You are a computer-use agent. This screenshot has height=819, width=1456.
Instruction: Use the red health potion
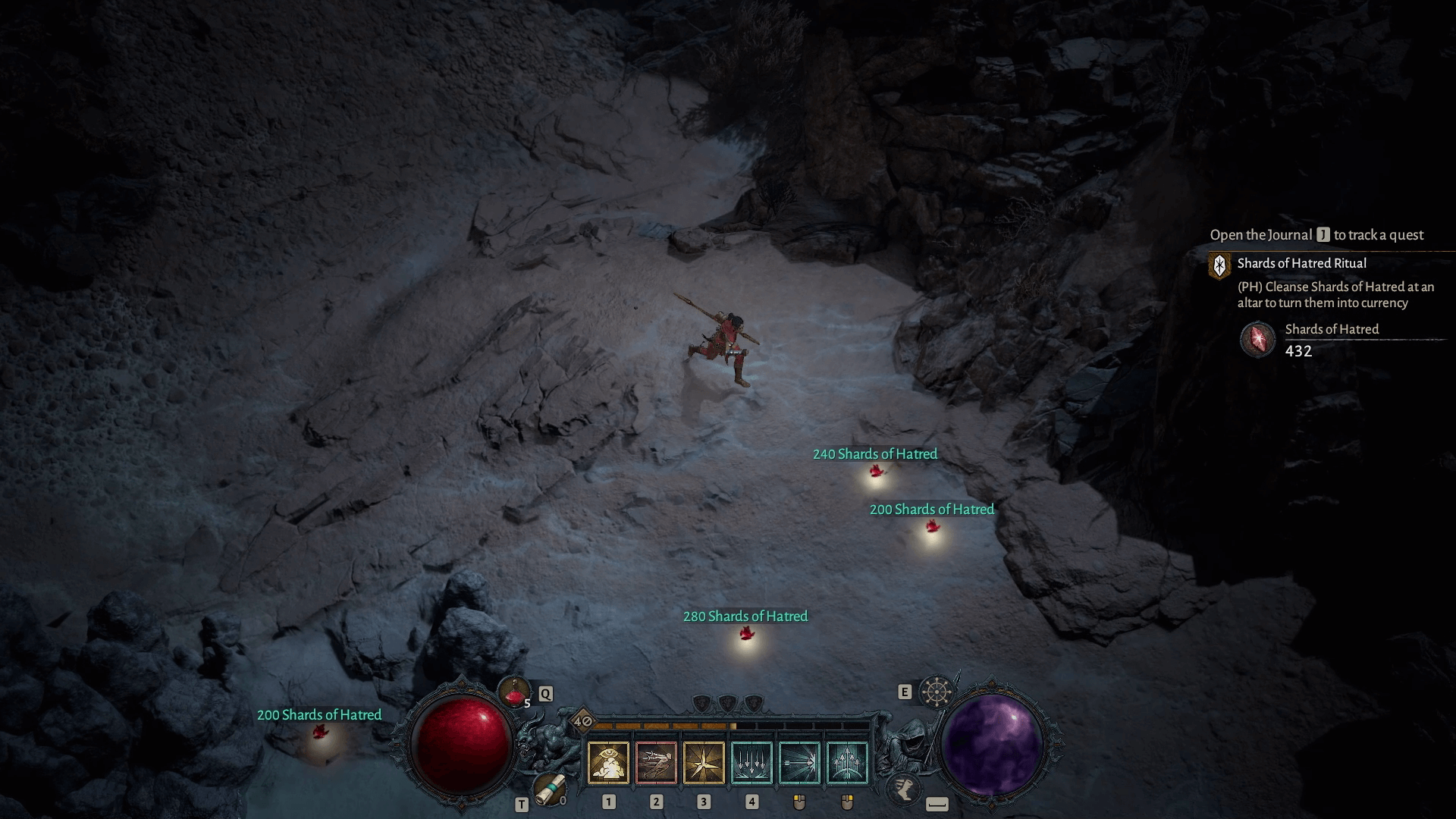click(514, 692)
